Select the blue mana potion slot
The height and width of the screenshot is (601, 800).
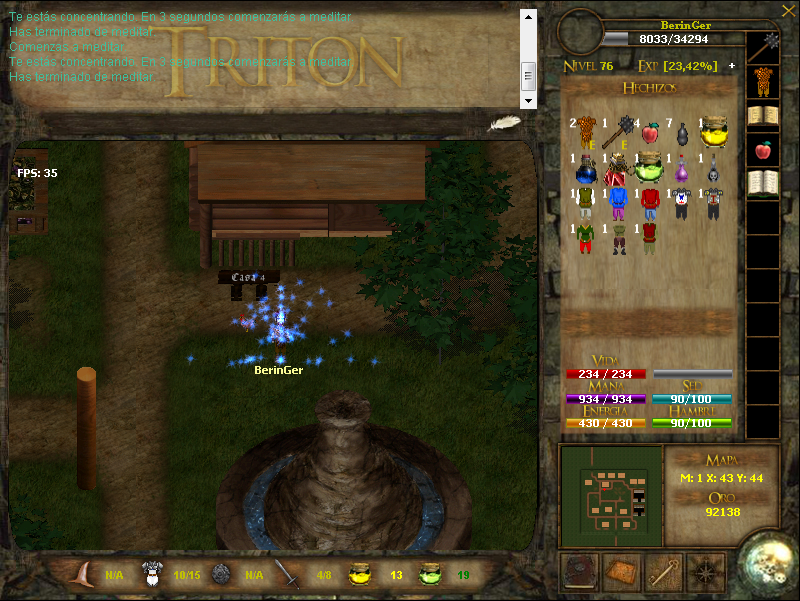pyautogui.click(x=587, y=168)
